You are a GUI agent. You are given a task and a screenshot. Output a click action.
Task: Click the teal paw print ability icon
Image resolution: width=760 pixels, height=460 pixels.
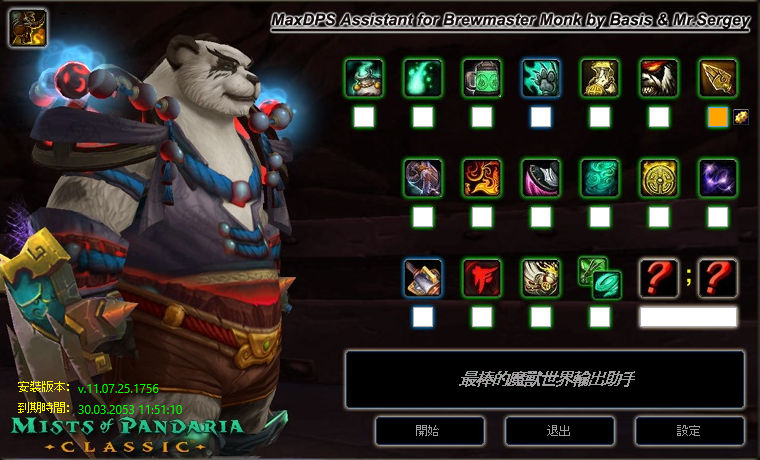point(540,77)
